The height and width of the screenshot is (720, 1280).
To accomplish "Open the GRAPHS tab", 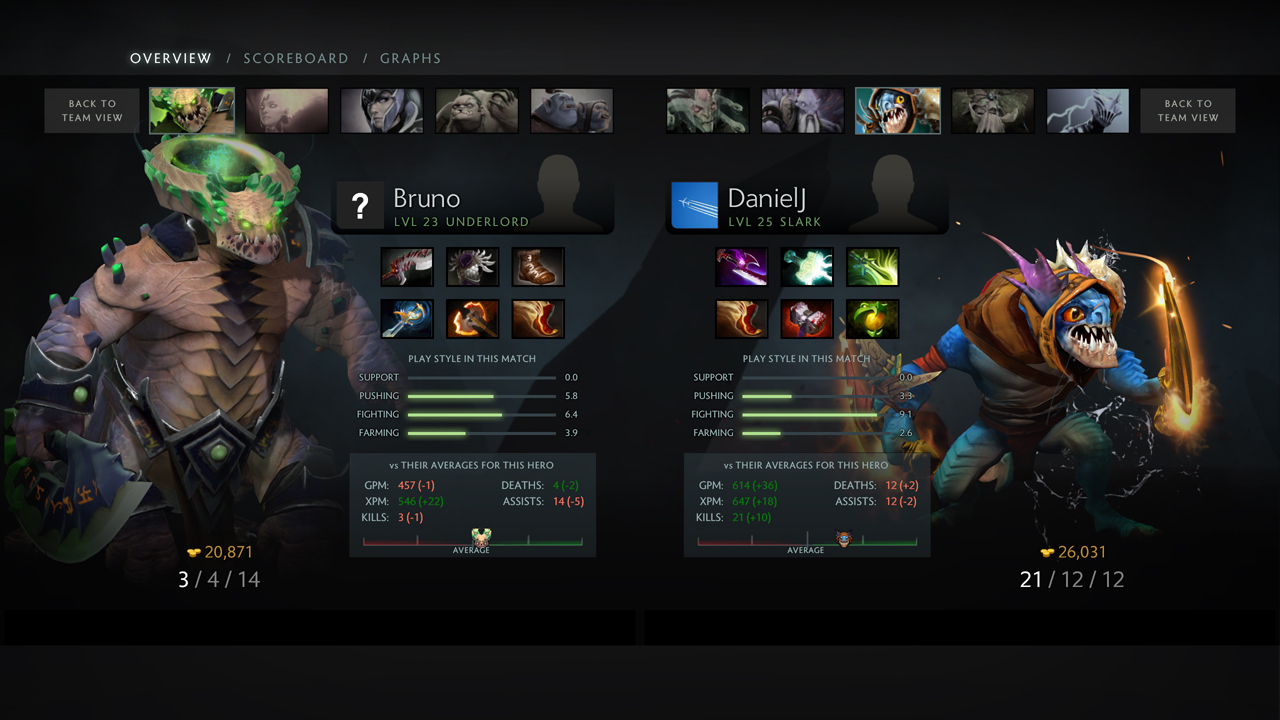I will point(410,58).
